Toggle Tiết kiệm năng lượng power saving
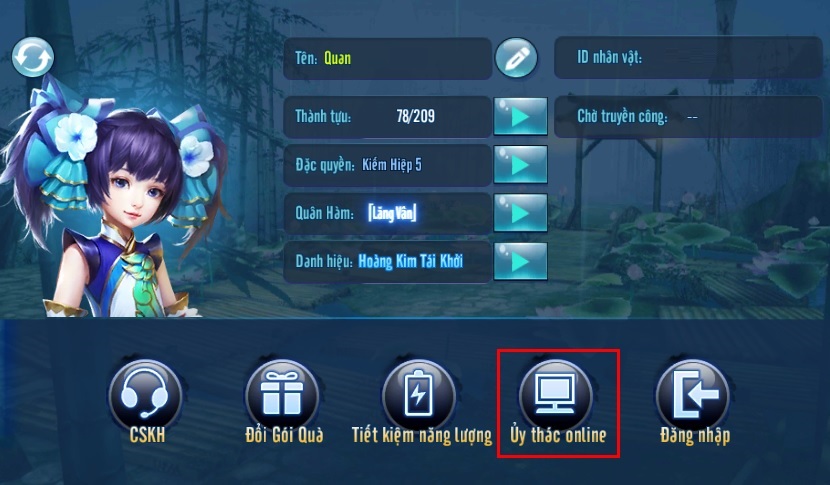Viewport: 830px width, 485px height. 419,394
